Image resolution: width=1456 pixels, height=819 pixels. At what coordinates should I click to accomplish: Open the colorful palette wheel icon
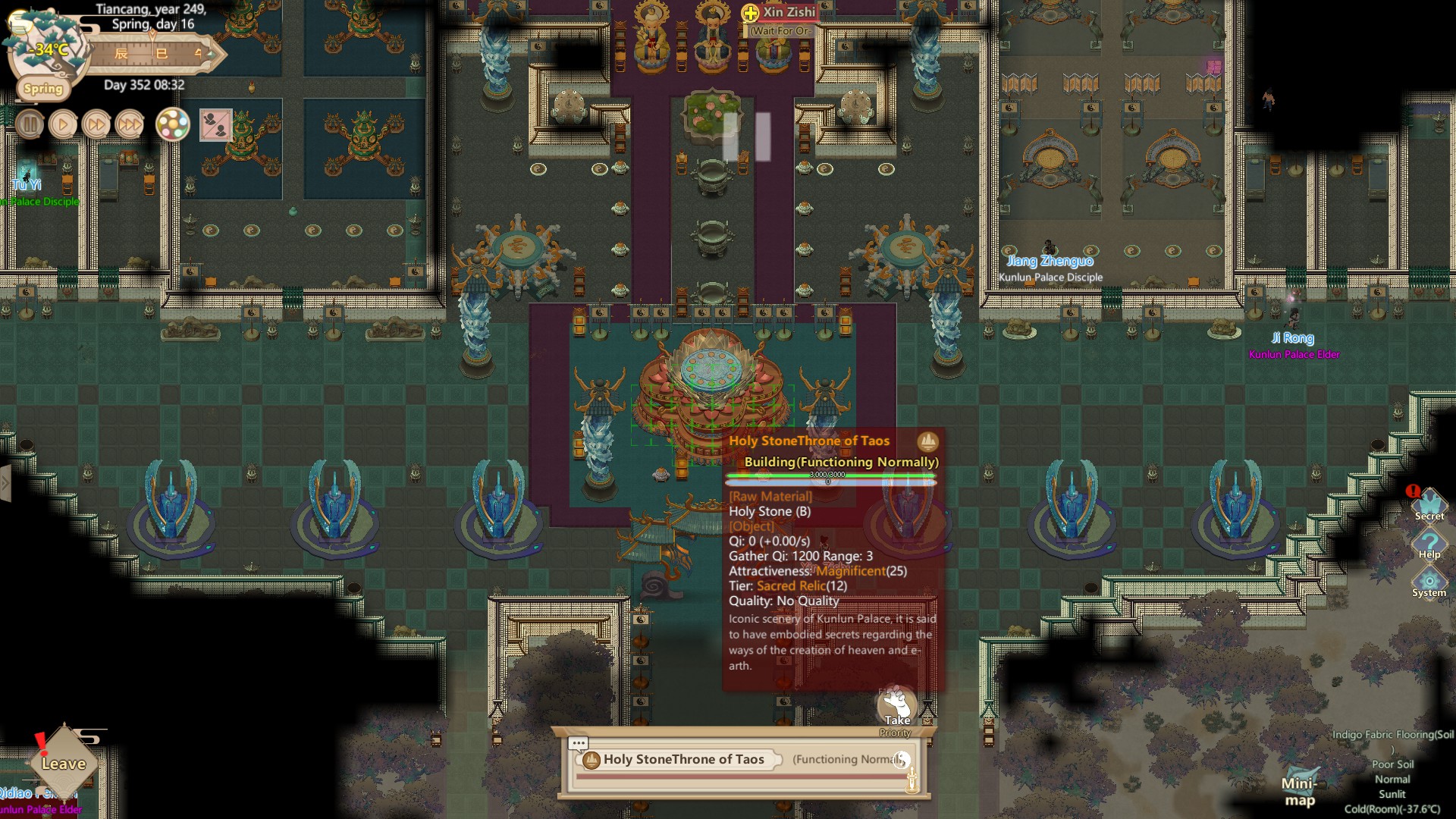pyautogui.click(x=172, y=124)
